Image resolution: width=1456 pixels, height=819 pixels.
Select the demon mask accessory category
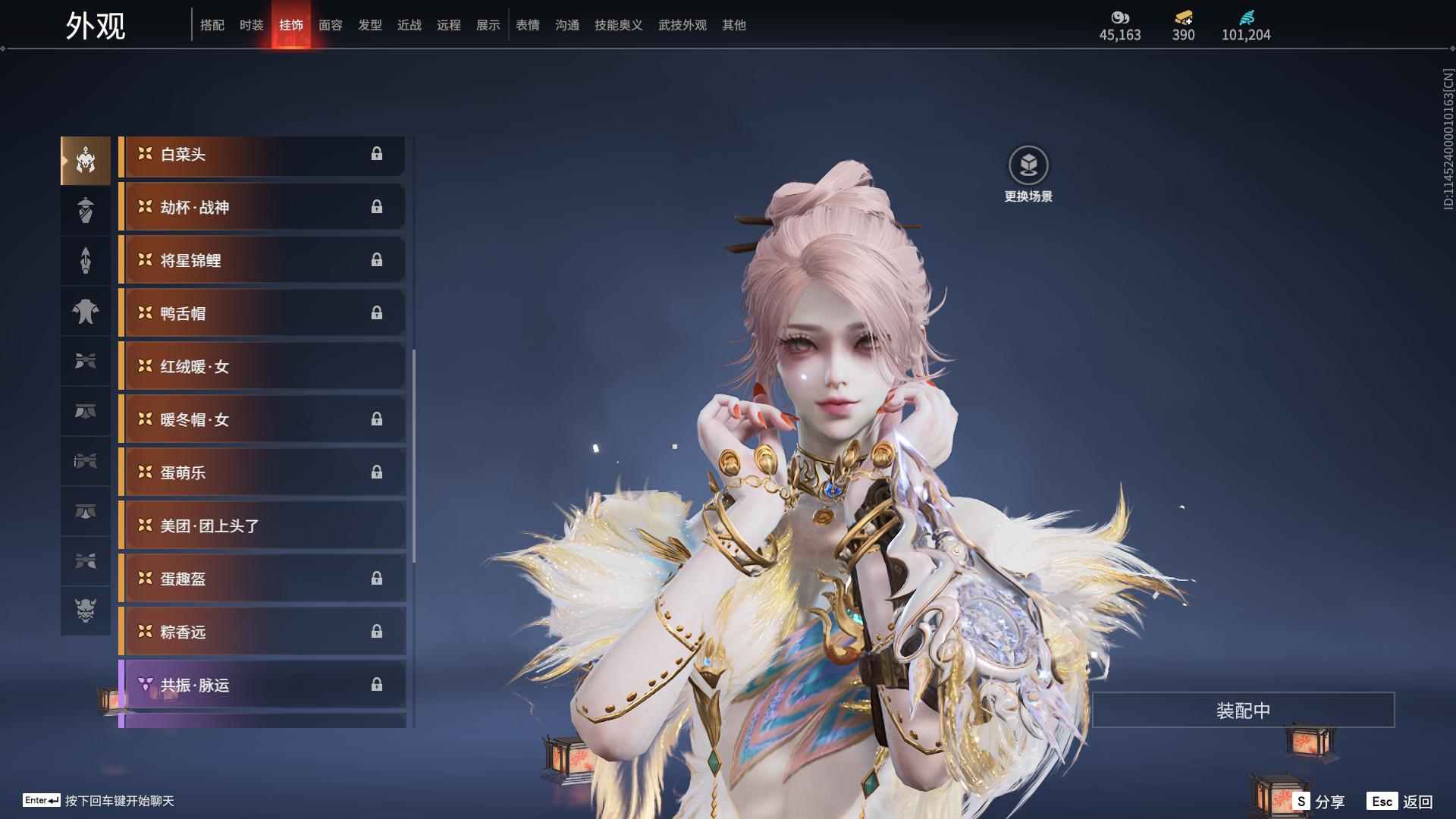tap(86, 610)
